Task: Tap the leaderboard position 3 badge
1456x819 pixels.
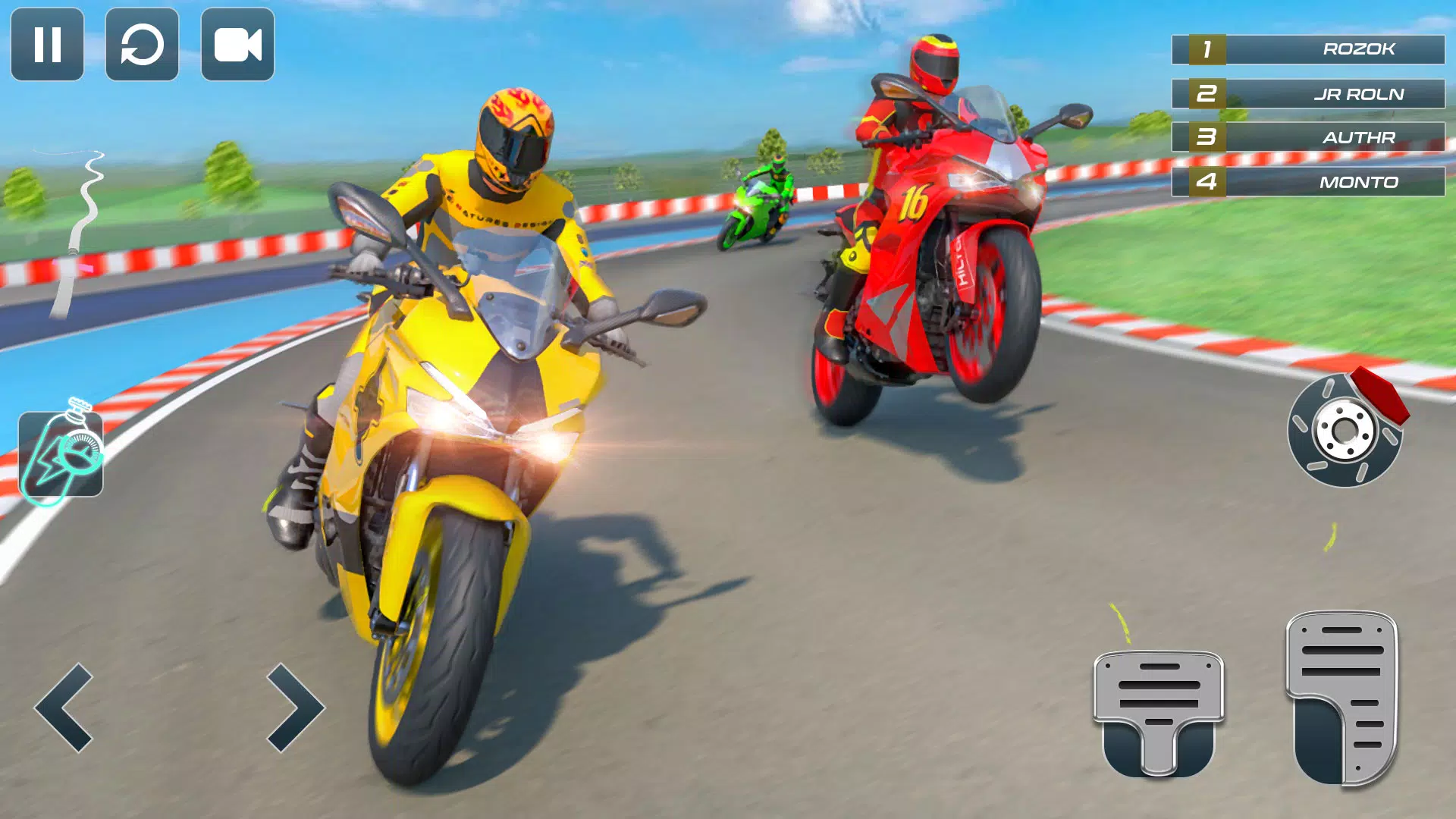Action: tap(1207, 136)
